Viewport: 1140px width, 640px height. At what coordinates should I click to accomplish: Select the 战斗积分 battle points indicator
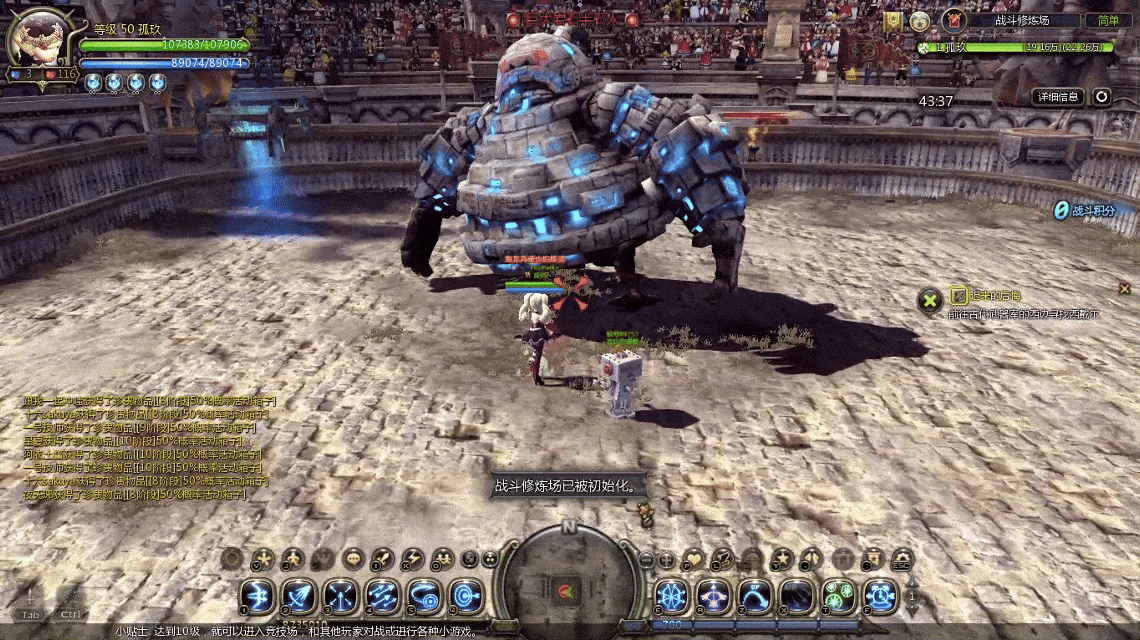pyautogui.click(x=1085, y=210)
